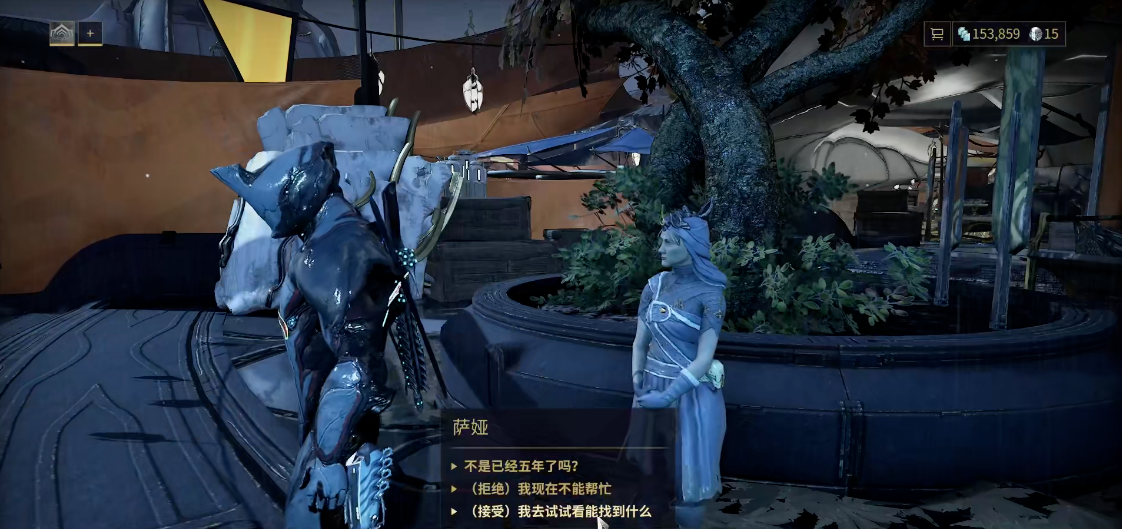1122x529 pixels.
Task: Open the market shopping cart icon
Action: (937, 34)
